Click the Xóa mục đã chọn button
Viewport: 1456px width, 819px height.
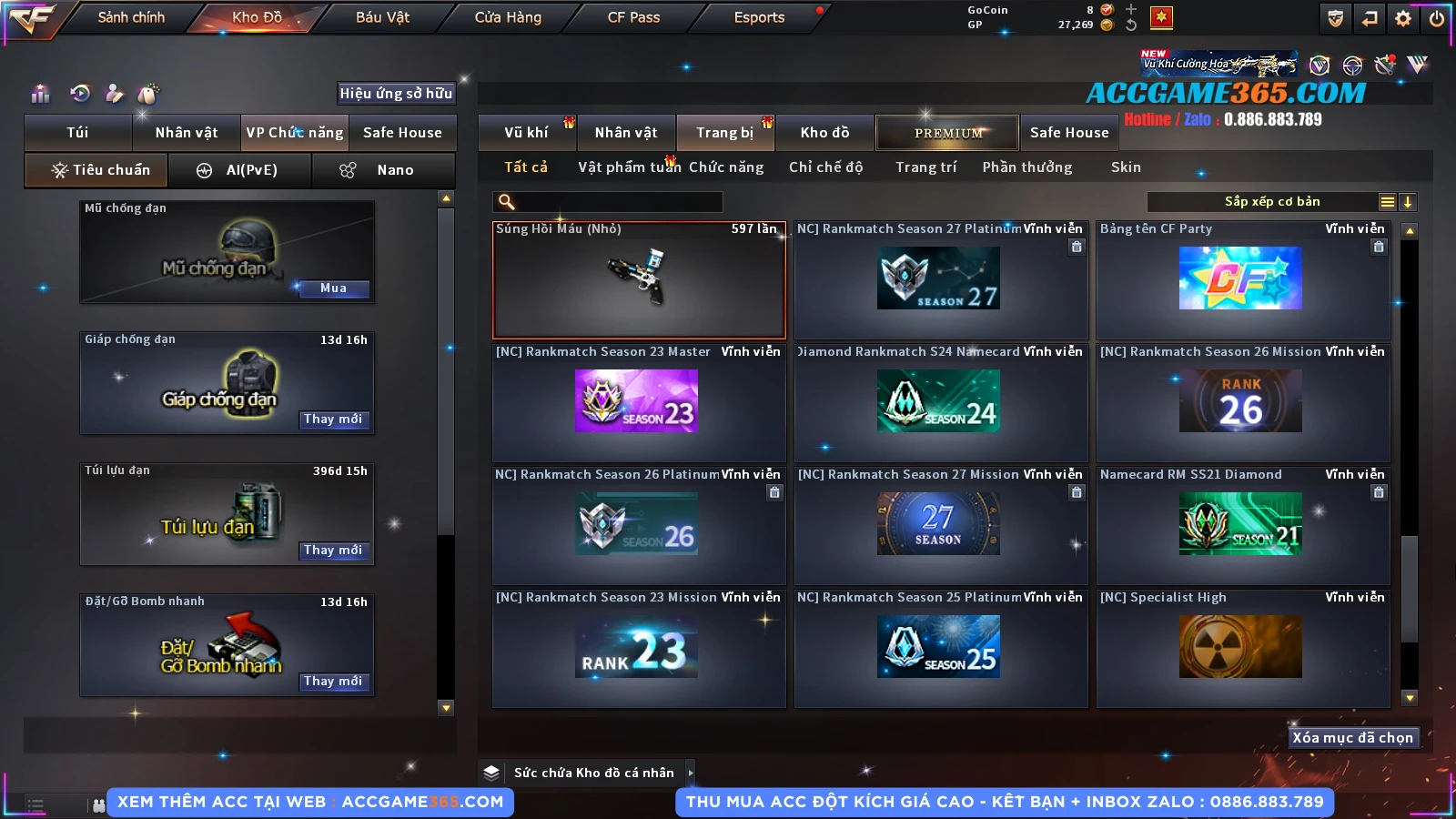(x=1352, y=738)
